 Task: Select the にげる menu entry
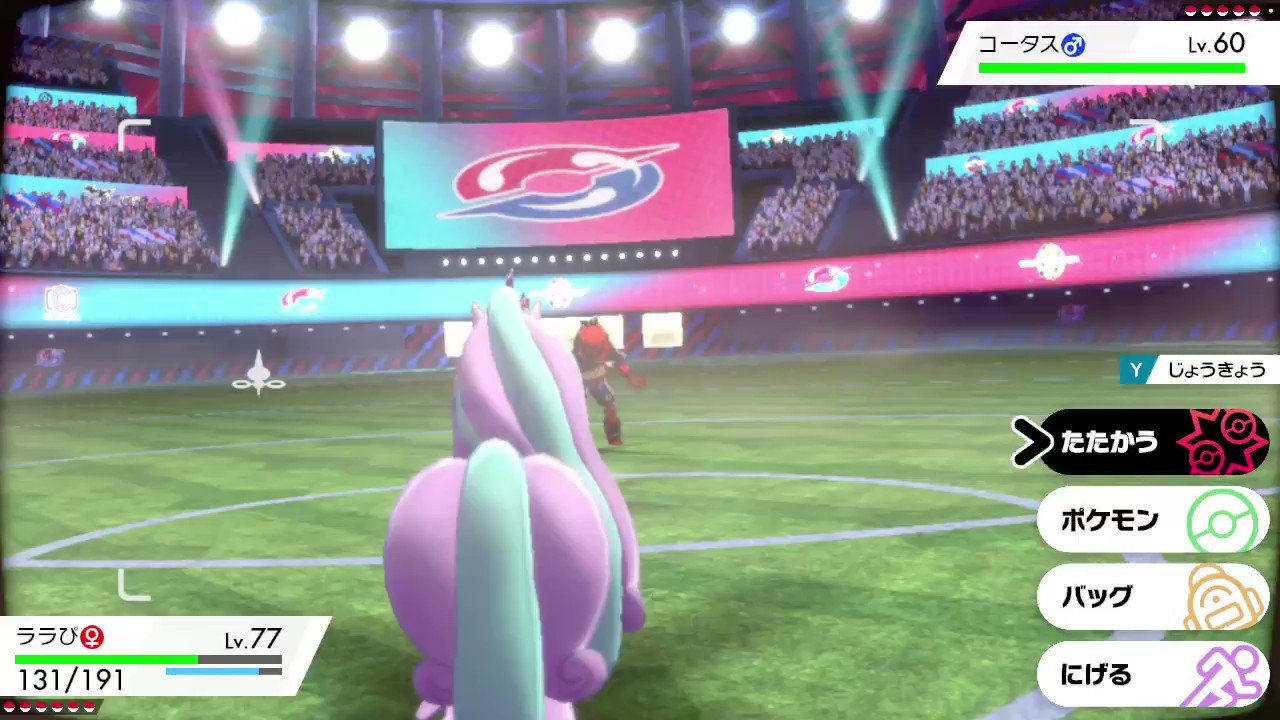[x=1096, y=675]
